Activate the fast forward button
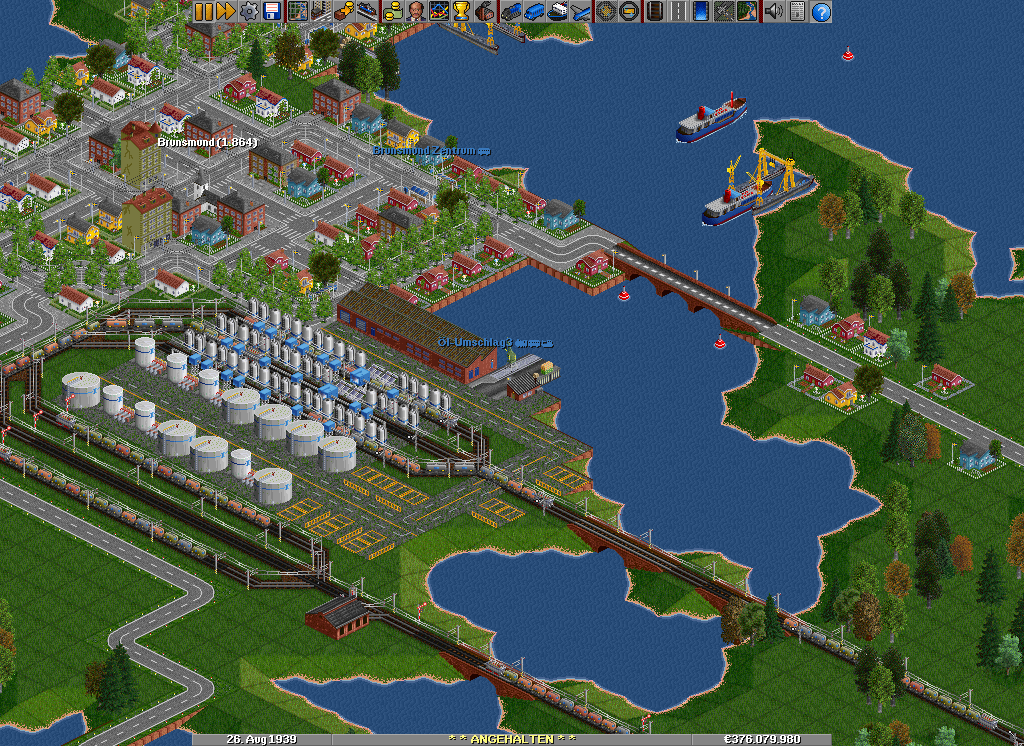This screenshot has height=746, width=1024. coord(225,12)
